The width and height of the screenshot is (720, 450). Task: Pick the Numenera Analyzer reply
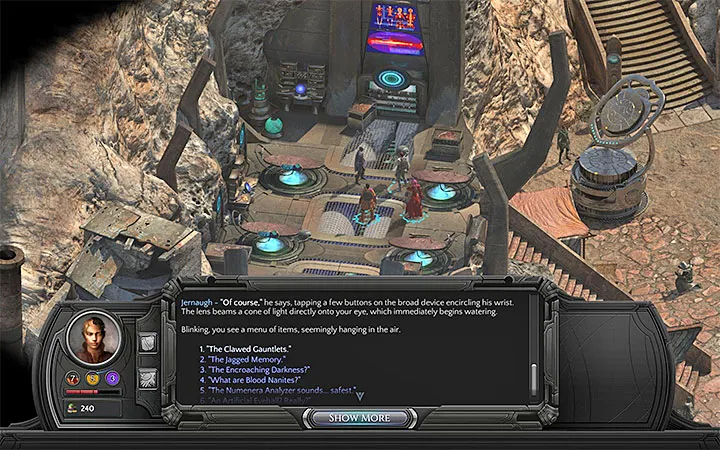(275, 391)
